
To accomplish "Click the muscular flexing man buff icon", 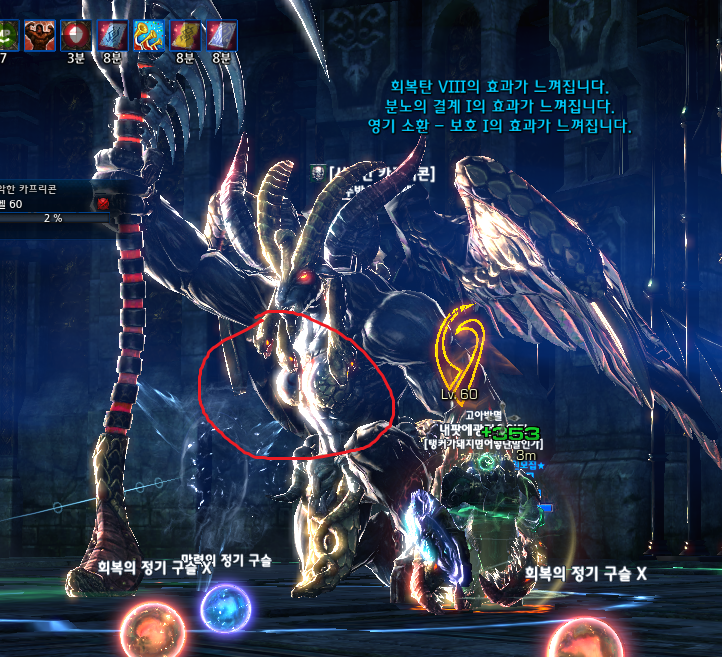I will click(40, 34).
